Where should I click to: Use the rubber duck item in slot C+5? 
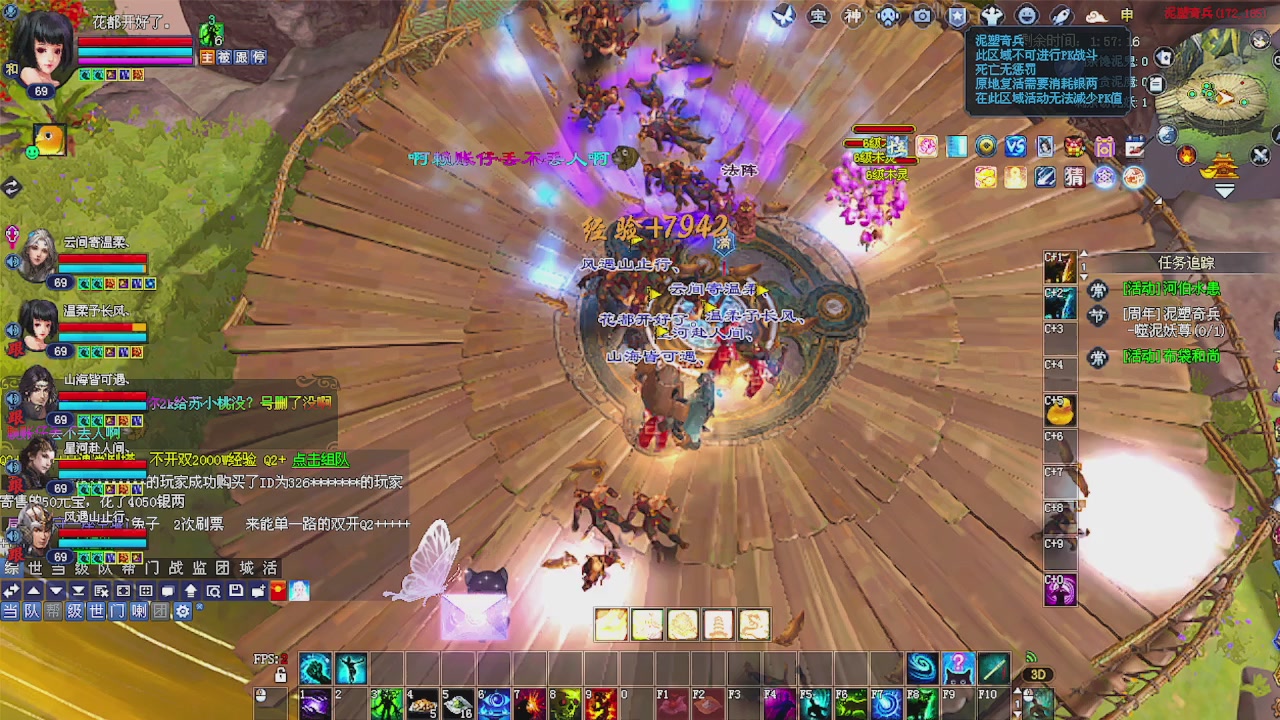1060,410
